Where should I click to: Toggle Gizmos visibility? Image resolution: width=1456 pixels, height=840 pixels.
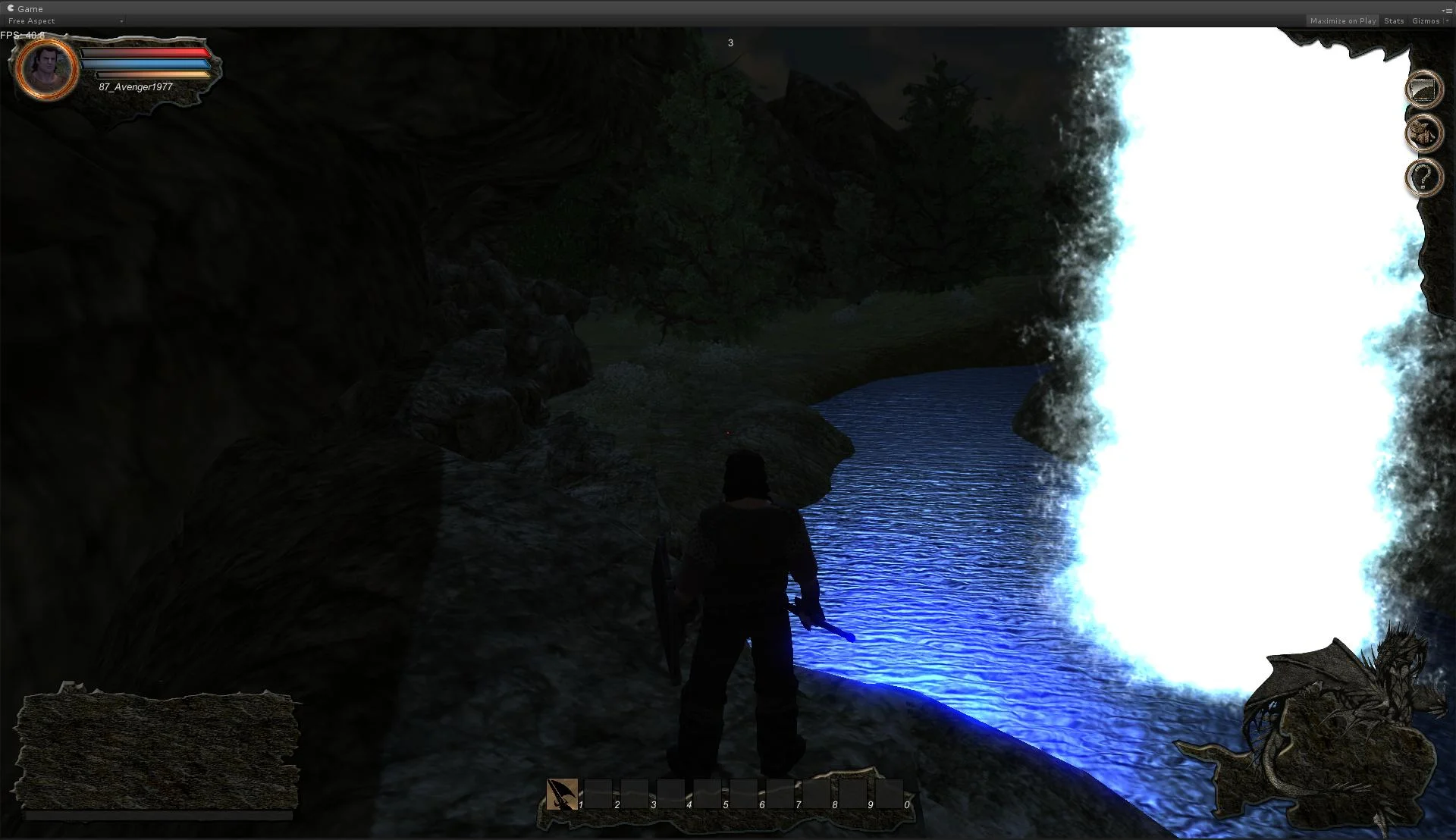[1428, 20]
